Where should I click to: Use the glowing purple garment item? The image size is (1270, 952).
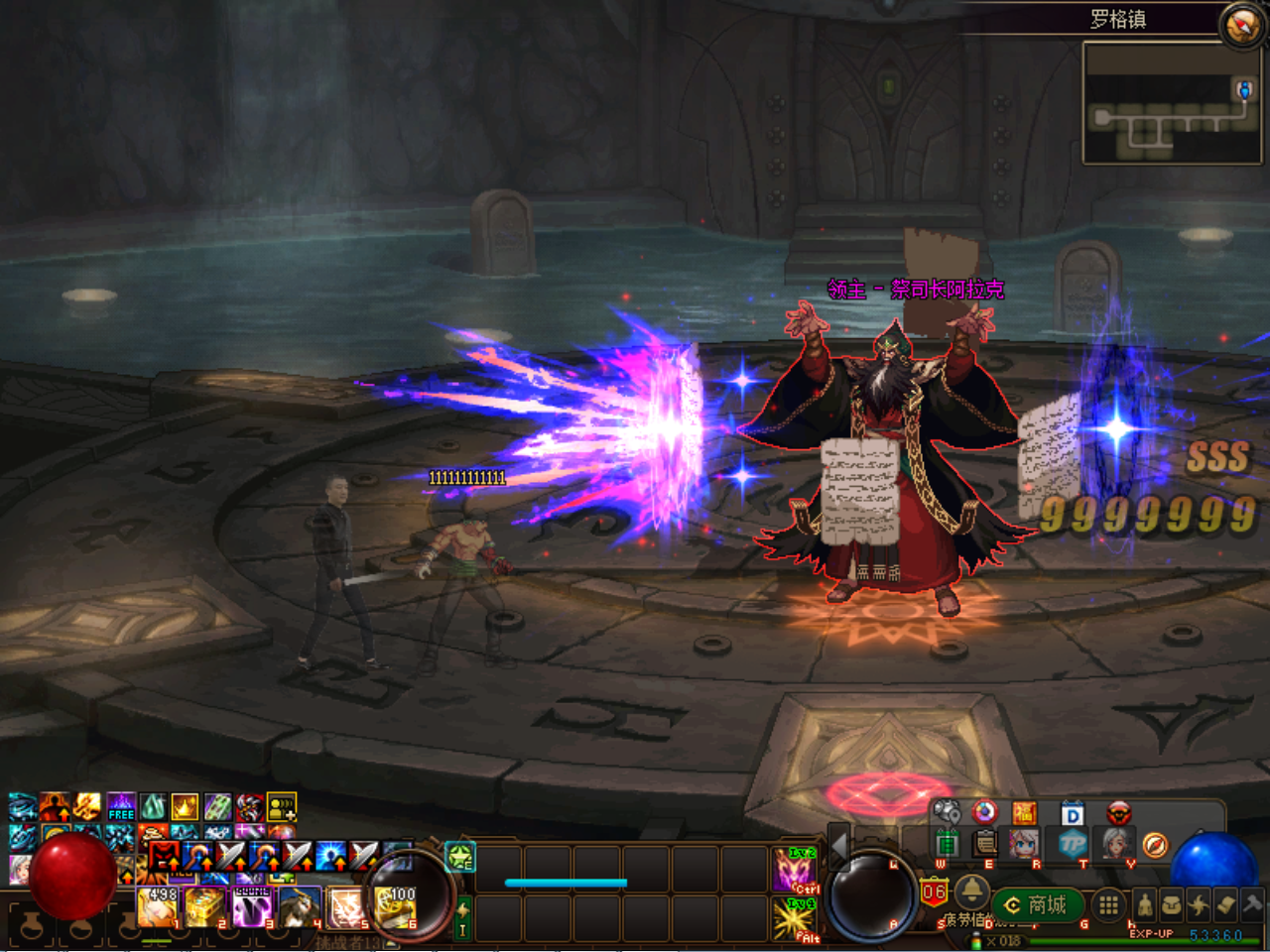252,906
